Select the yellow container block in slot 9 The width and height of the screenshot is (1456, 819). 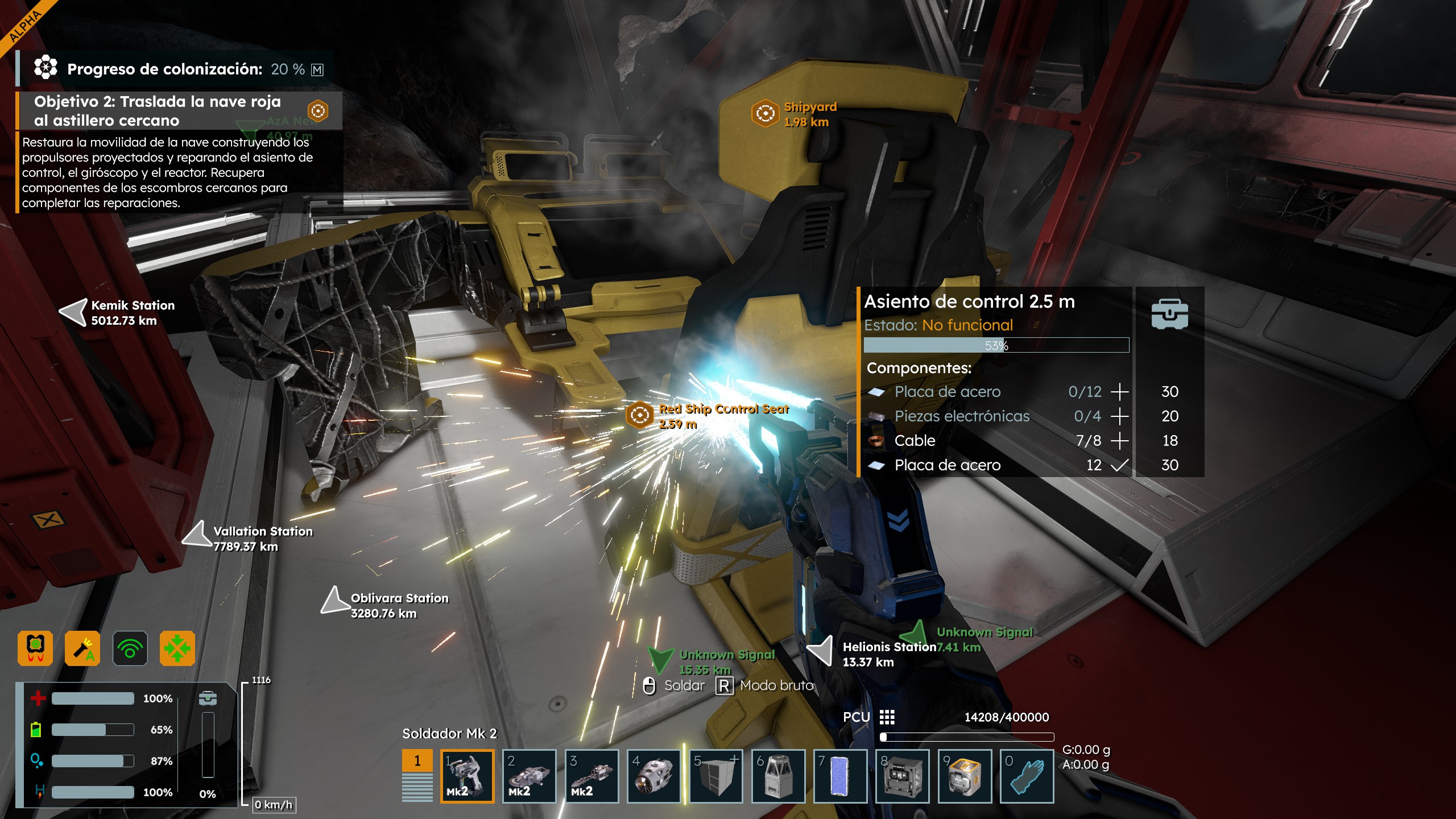coord(965,776)
